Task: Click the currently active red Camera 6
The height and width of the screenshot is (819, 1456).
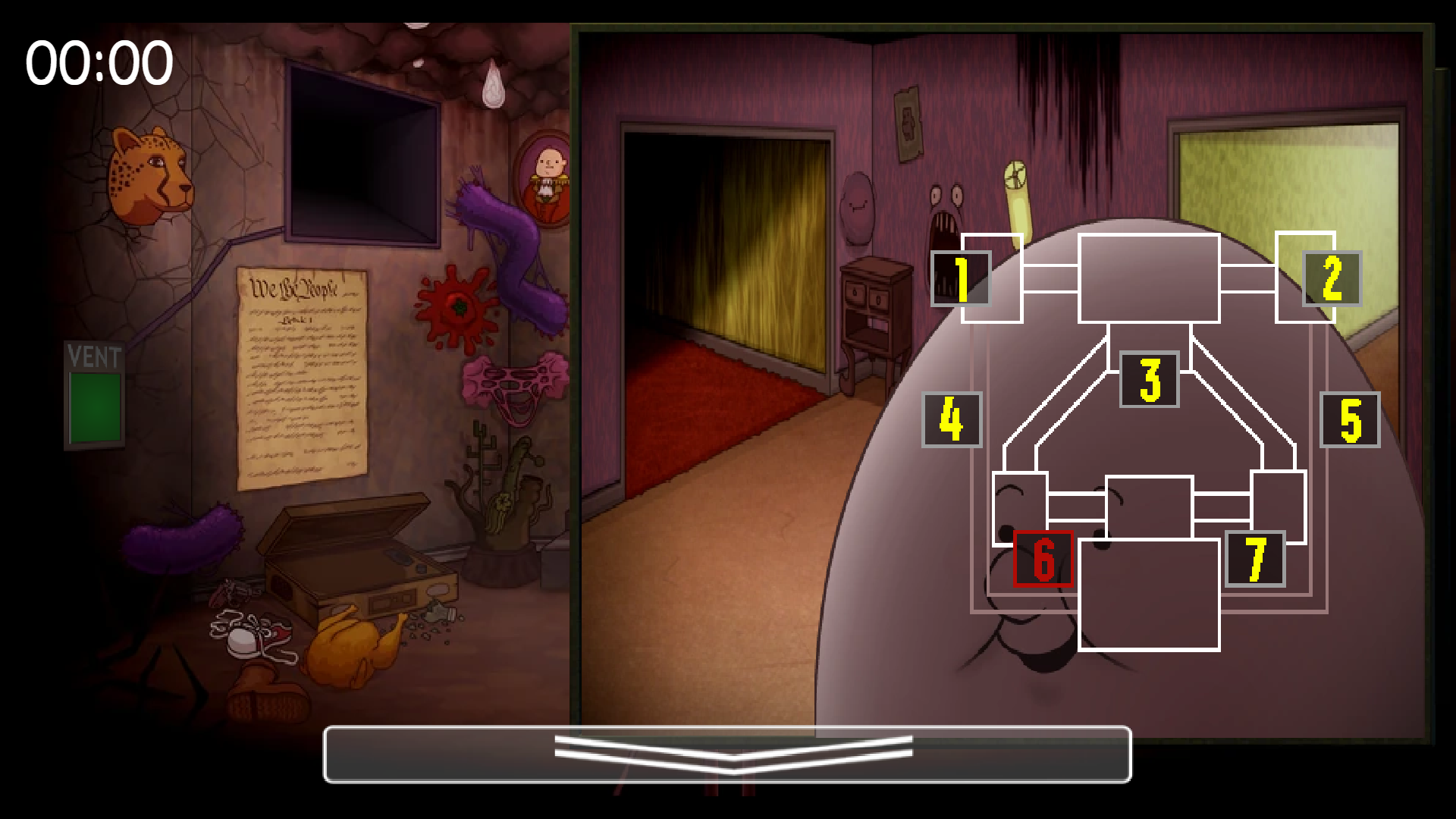Action: click(x=1044, y=560)
